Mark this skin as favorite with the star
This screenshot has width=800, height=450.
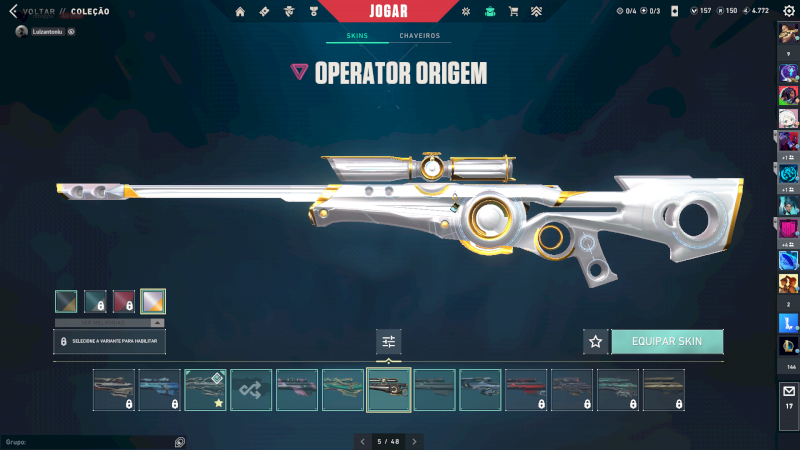[x=596, y=342]
